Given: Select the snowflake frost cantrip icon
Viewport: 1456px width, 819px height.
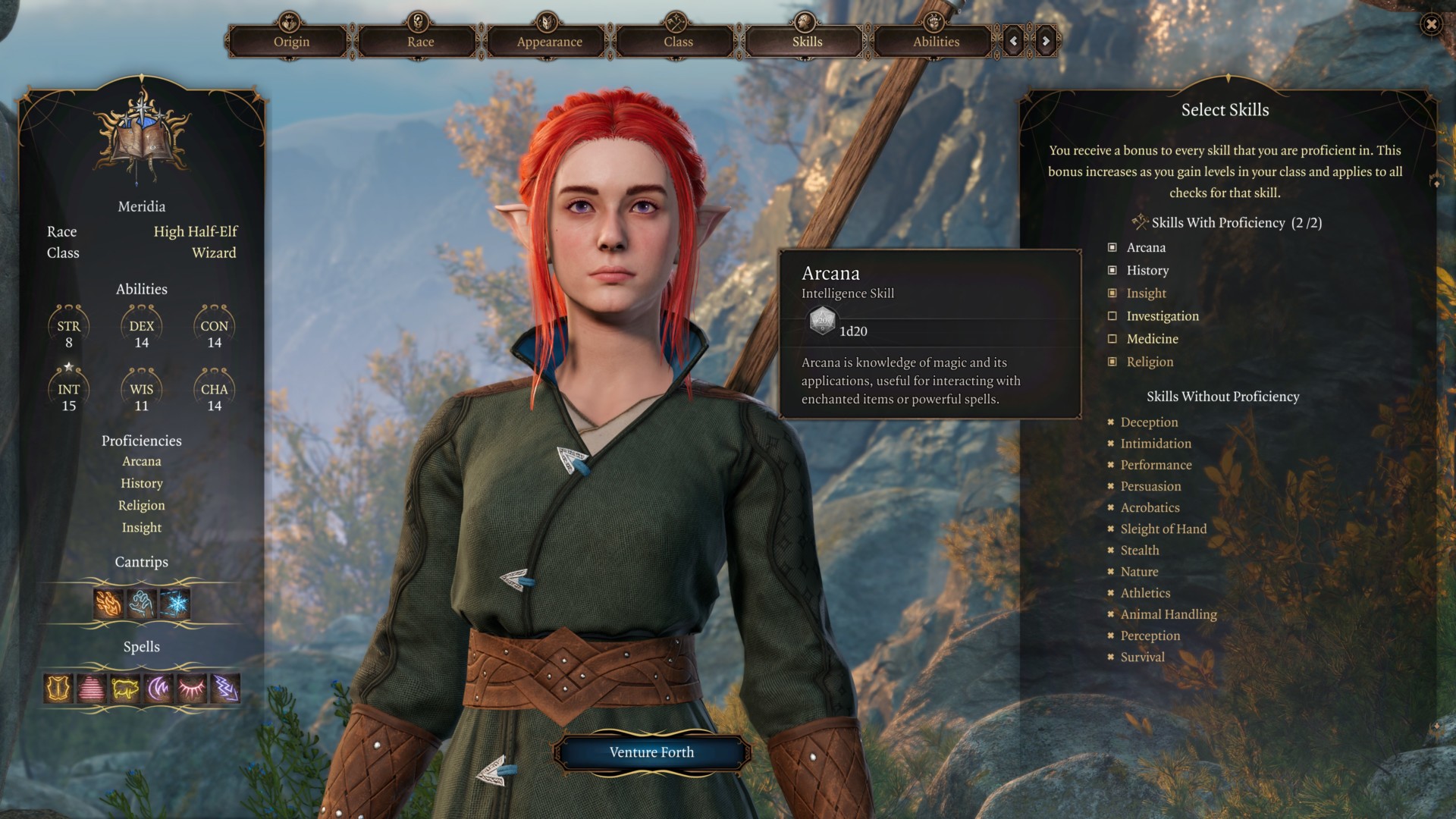Looking at the screenshot, I should (x=175, y=604).
